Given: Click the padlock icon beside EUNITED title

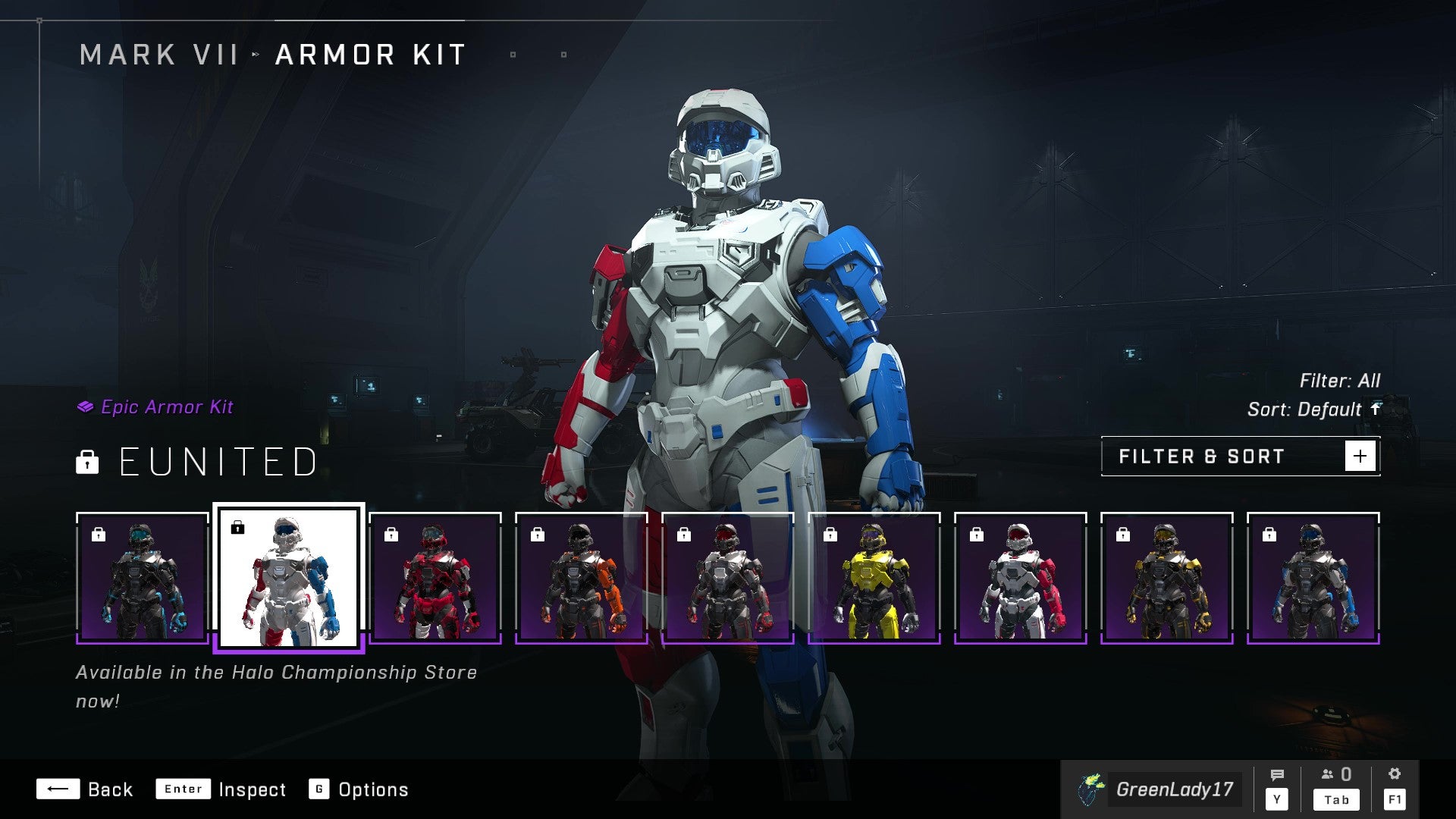Looking at the screenshot, I should [87, 463].
